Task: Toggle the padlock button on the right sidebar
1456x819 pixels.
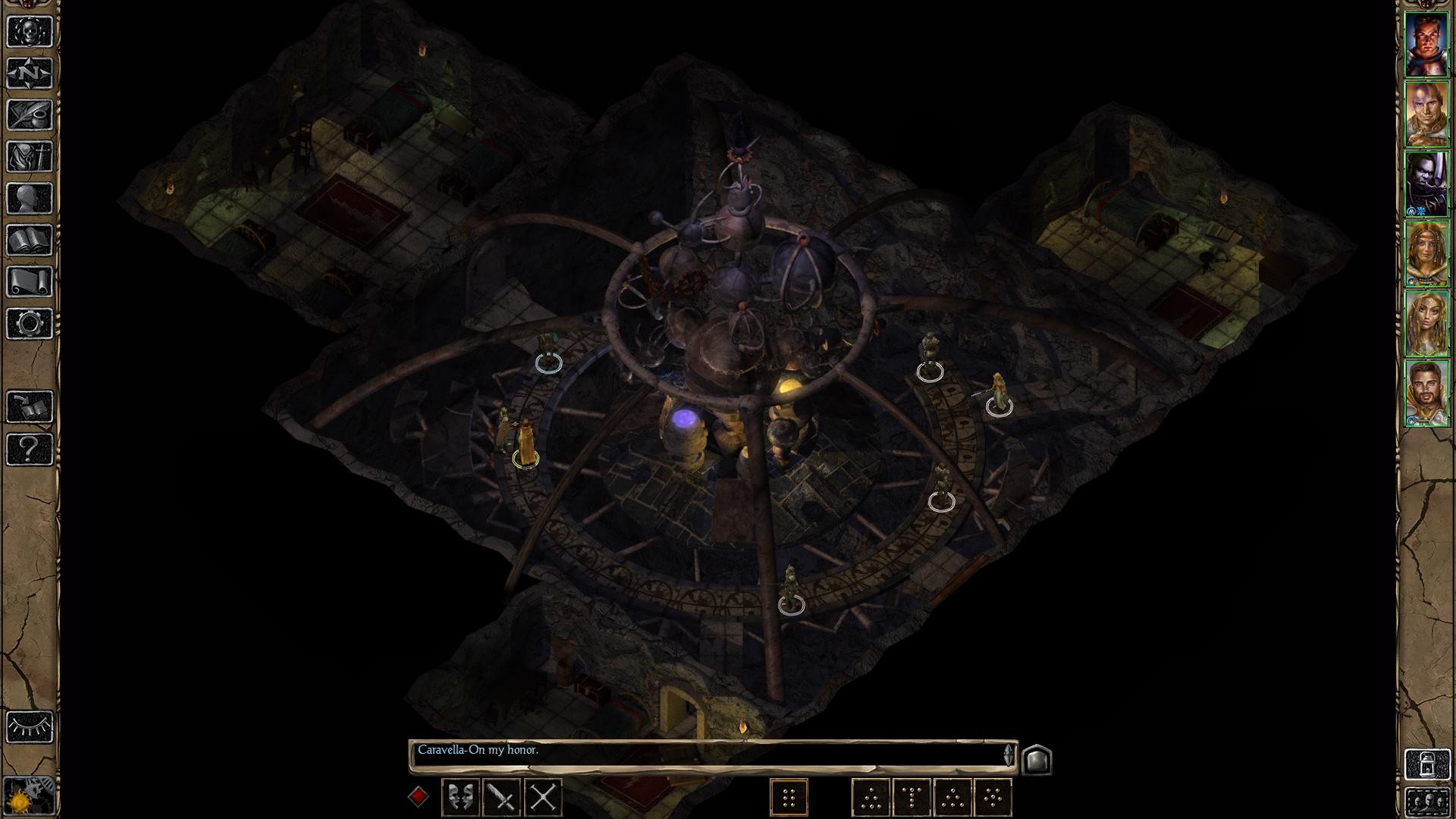Action: 1426,764
